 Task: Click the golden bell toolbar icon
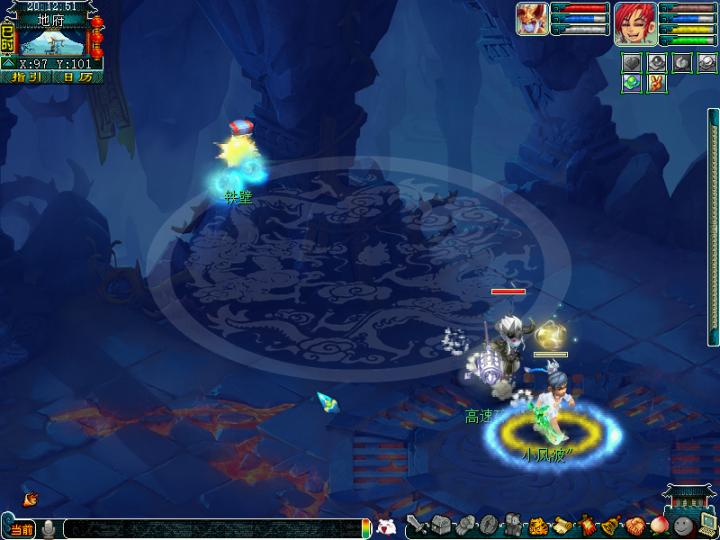point(610,525)
